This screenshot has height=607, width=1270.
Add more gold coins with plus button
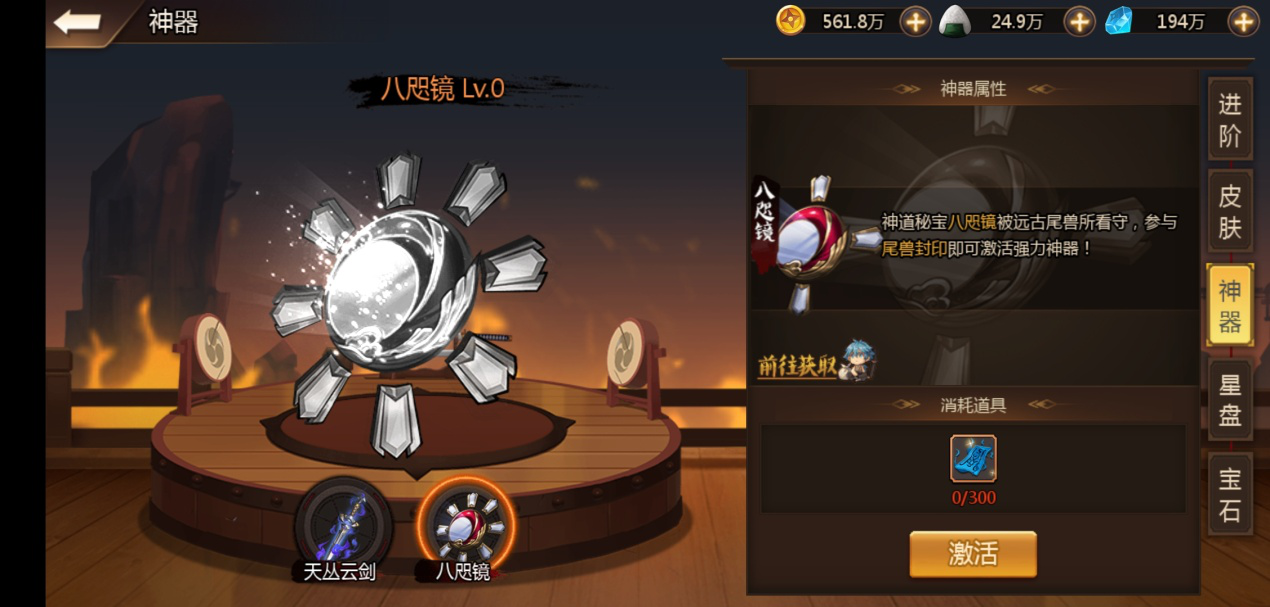pyautogui.click(x=915, y=21)
